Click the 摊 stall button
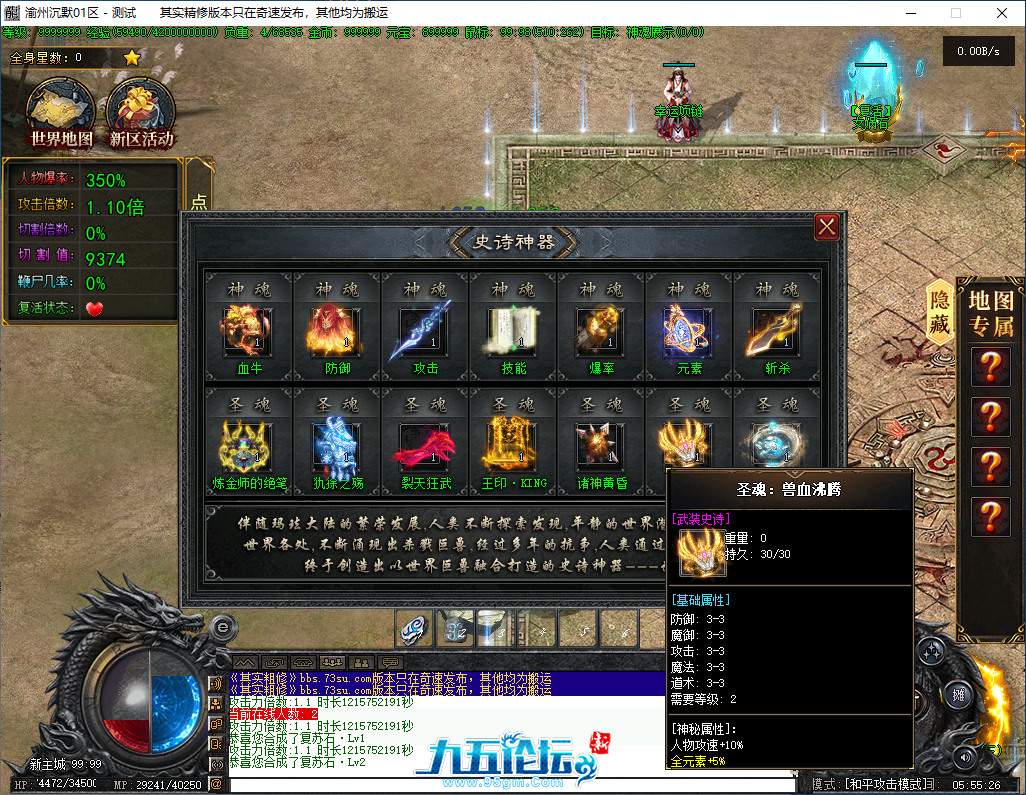Image resolution: width=1026 pixels, height=795 pixels. pos(958,694)
